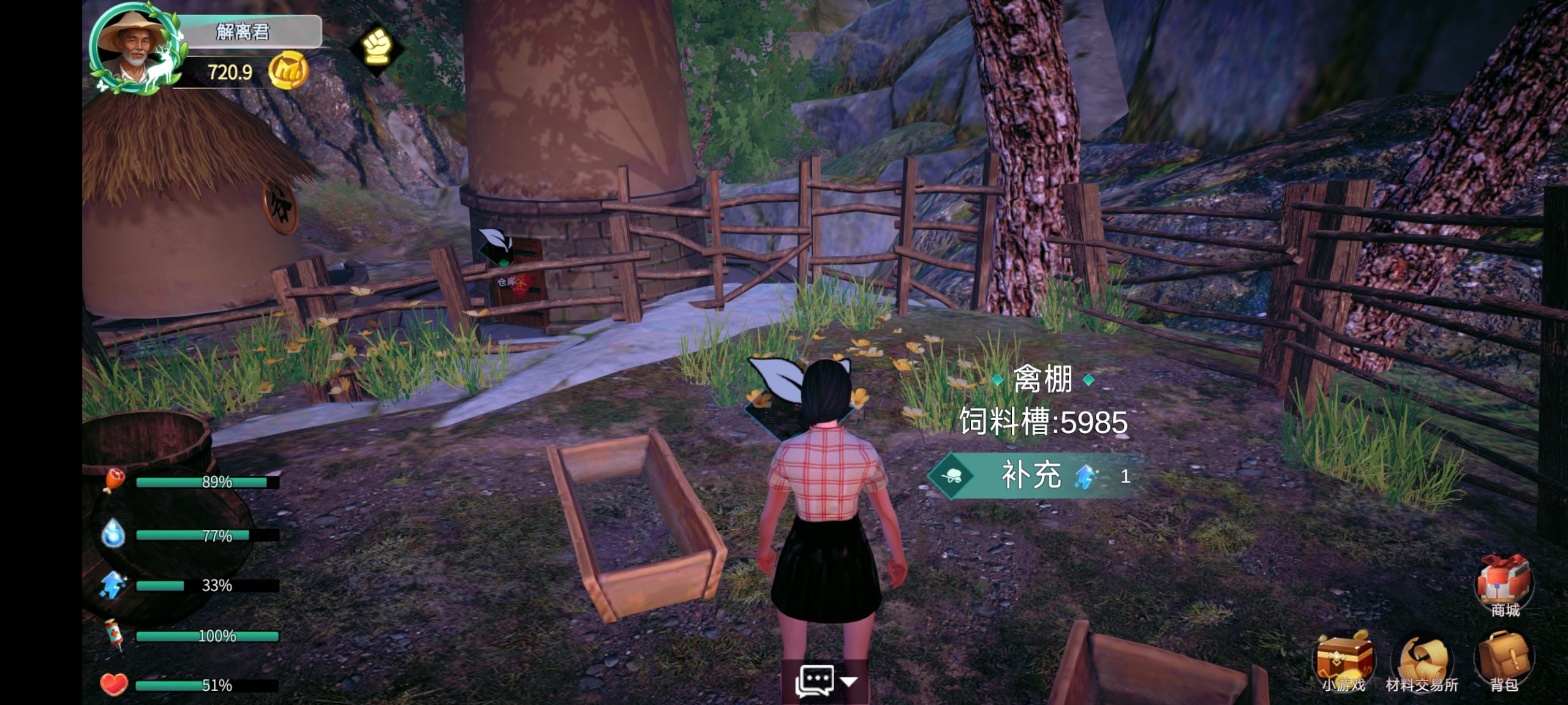The width and height of the screenshot is (1568, 705).
Task: Select the yellow fist icon
Action: point(376,47)
